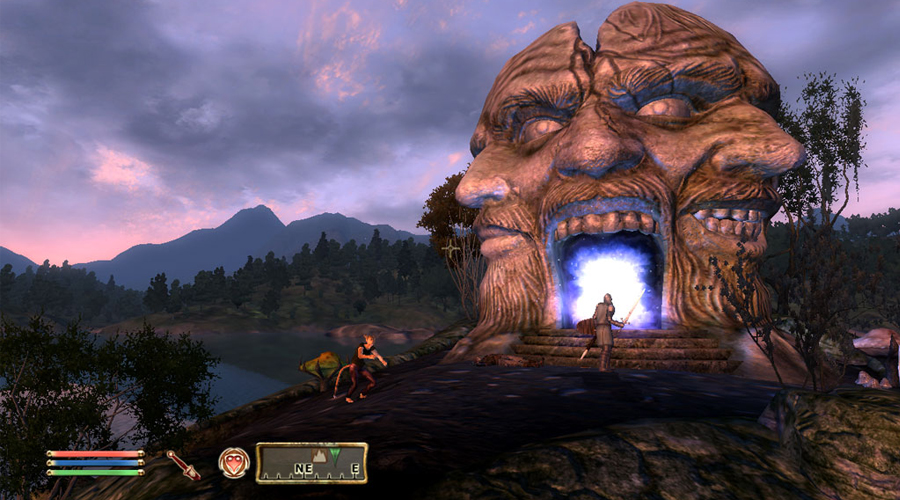Click the heart spell icon
The height and width of the screenshot is (500, 900).
234,463
